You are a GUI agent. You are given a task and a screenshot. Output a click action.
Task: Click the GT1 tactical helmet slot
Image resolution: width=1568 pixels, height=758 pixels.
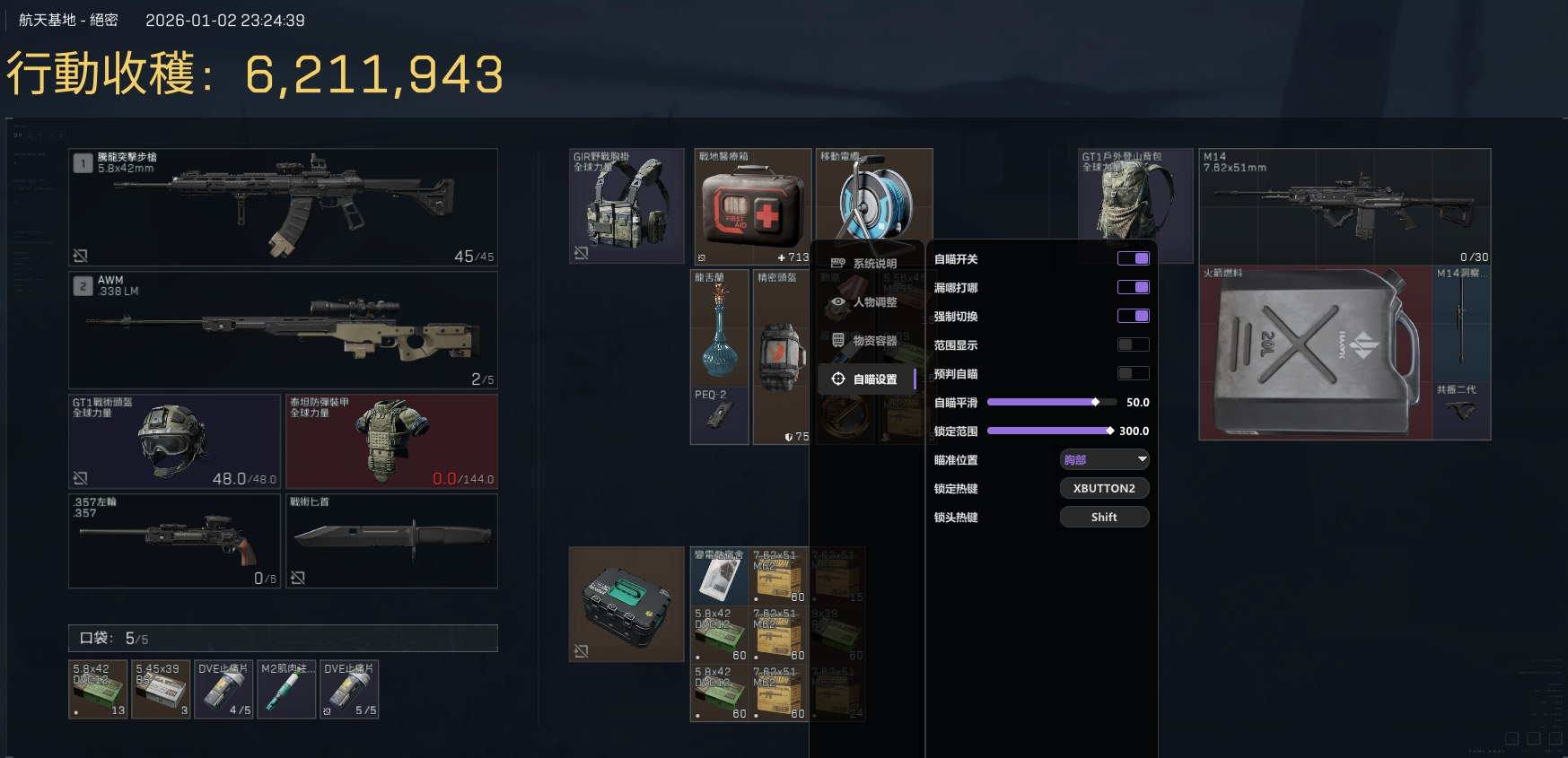click(174, 441)
